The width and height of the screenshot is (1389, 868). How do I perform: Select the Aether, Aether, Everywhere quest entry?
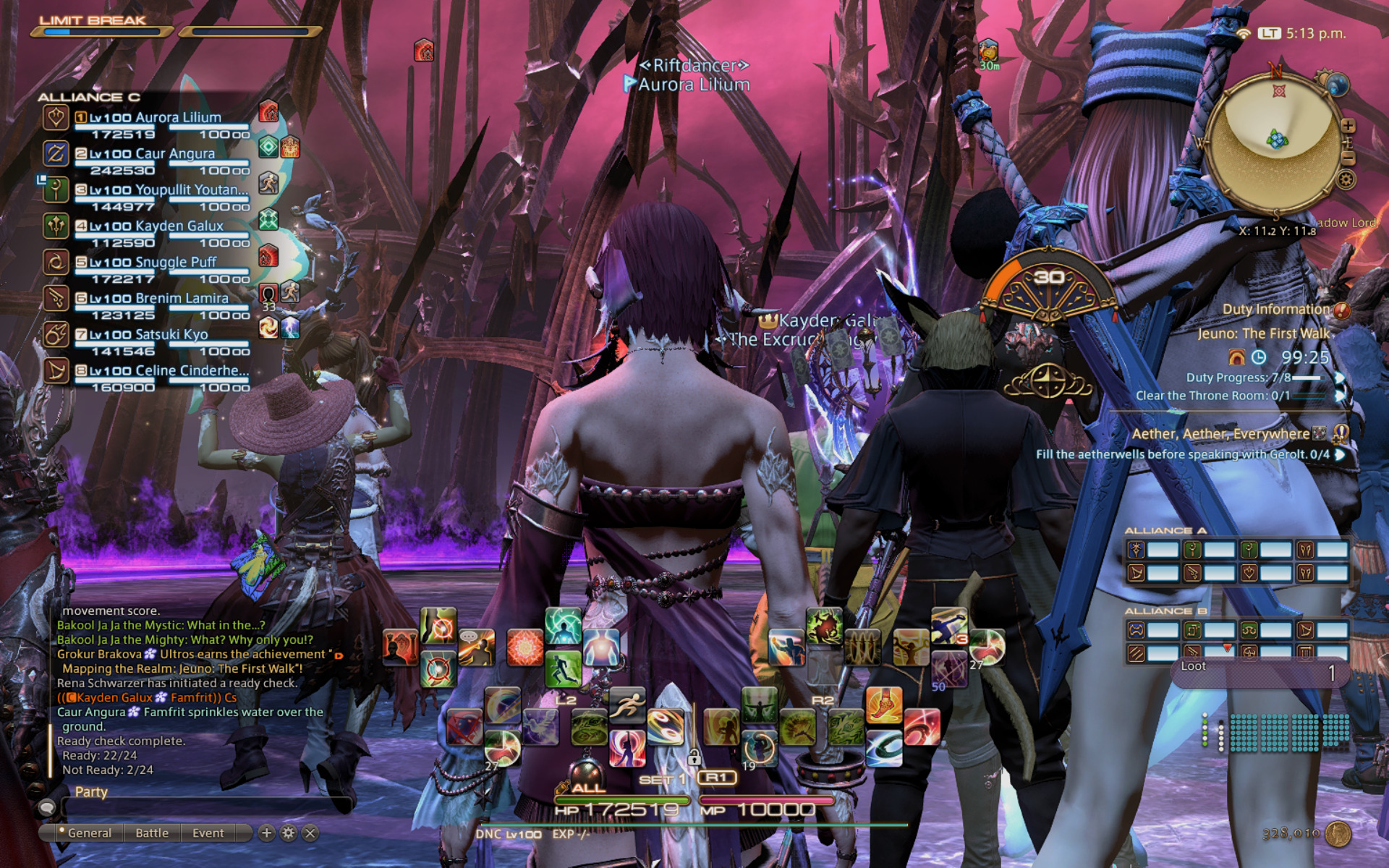click(1221, 434)
